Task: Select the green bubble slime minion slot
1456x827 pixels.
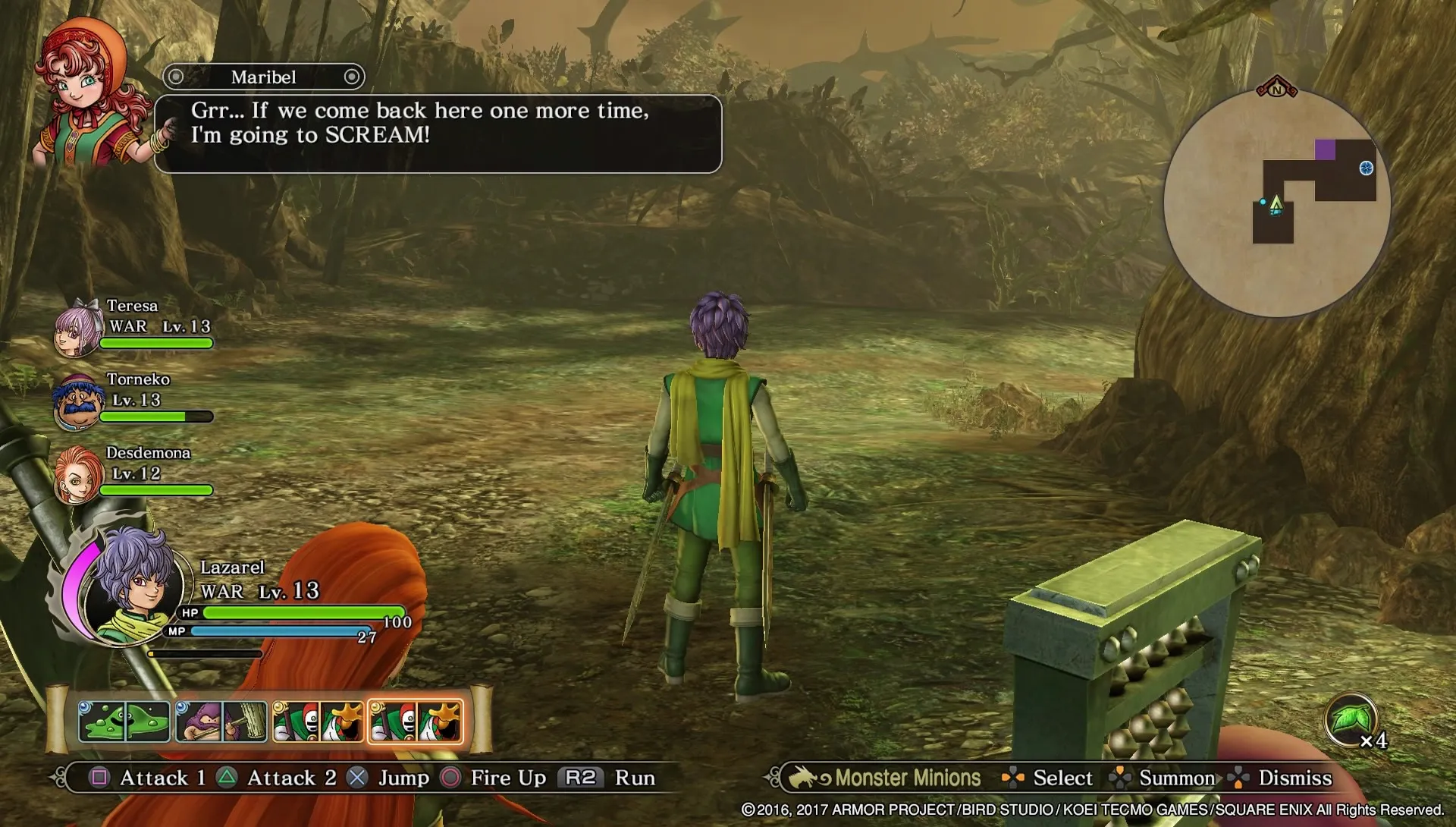Action: tap(124, 721)
